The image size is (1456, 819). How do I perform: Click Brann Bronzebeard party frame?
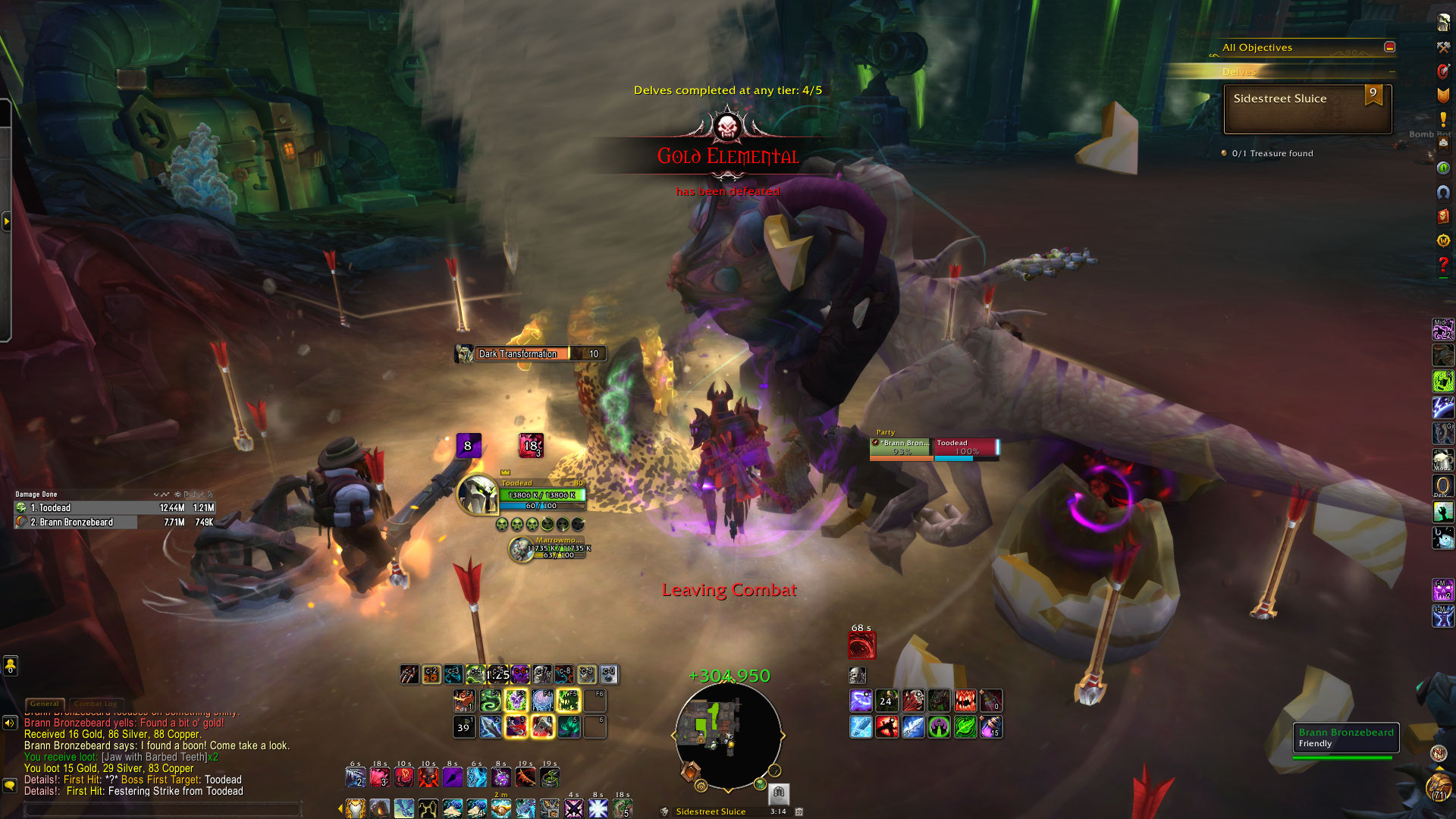[901, 447]
